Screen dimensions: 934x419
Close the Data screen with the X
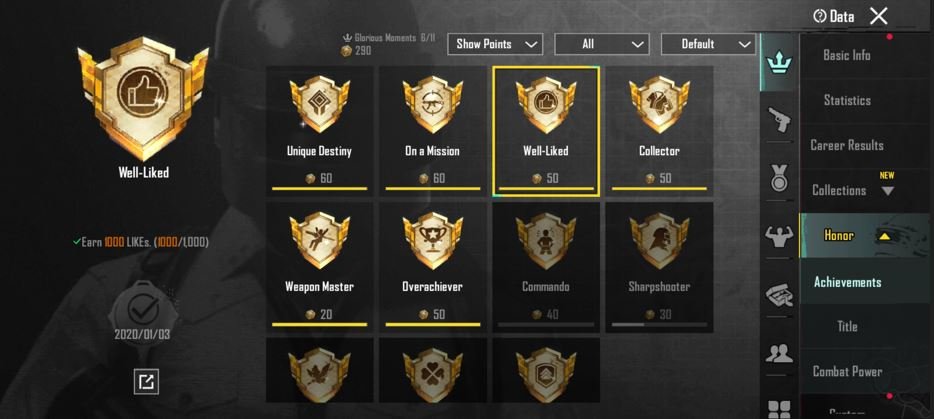[878, 16]
